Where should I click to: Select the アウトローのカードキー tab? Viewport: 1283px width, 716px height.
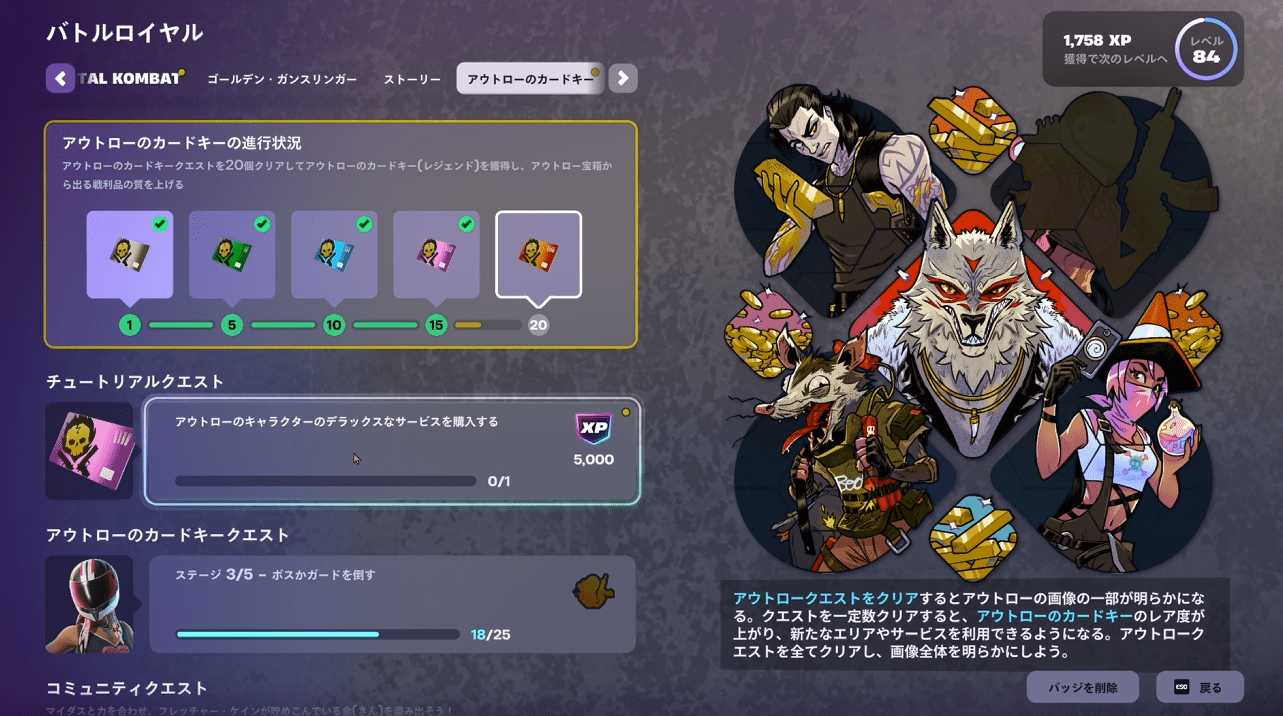tap(530, 79)
